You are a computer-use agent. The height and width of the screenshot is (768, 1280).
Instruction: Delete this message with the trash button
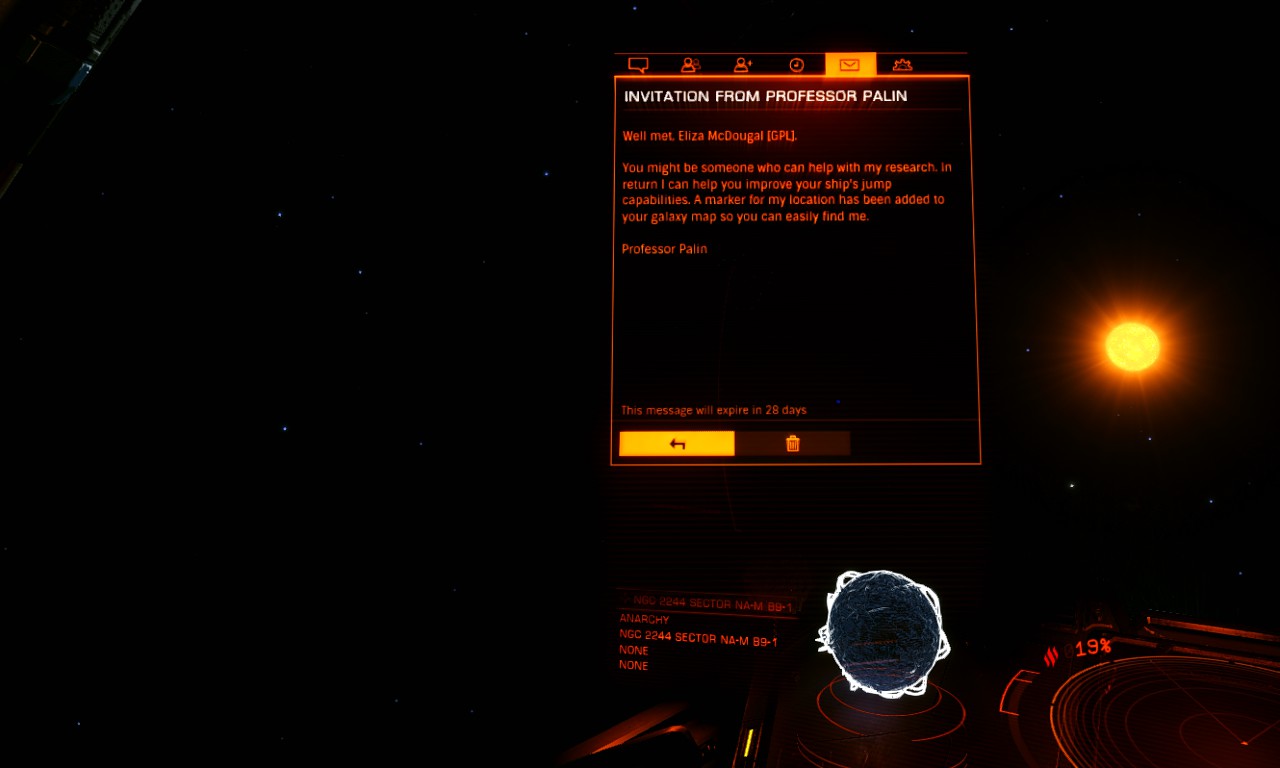pos(793,444)
